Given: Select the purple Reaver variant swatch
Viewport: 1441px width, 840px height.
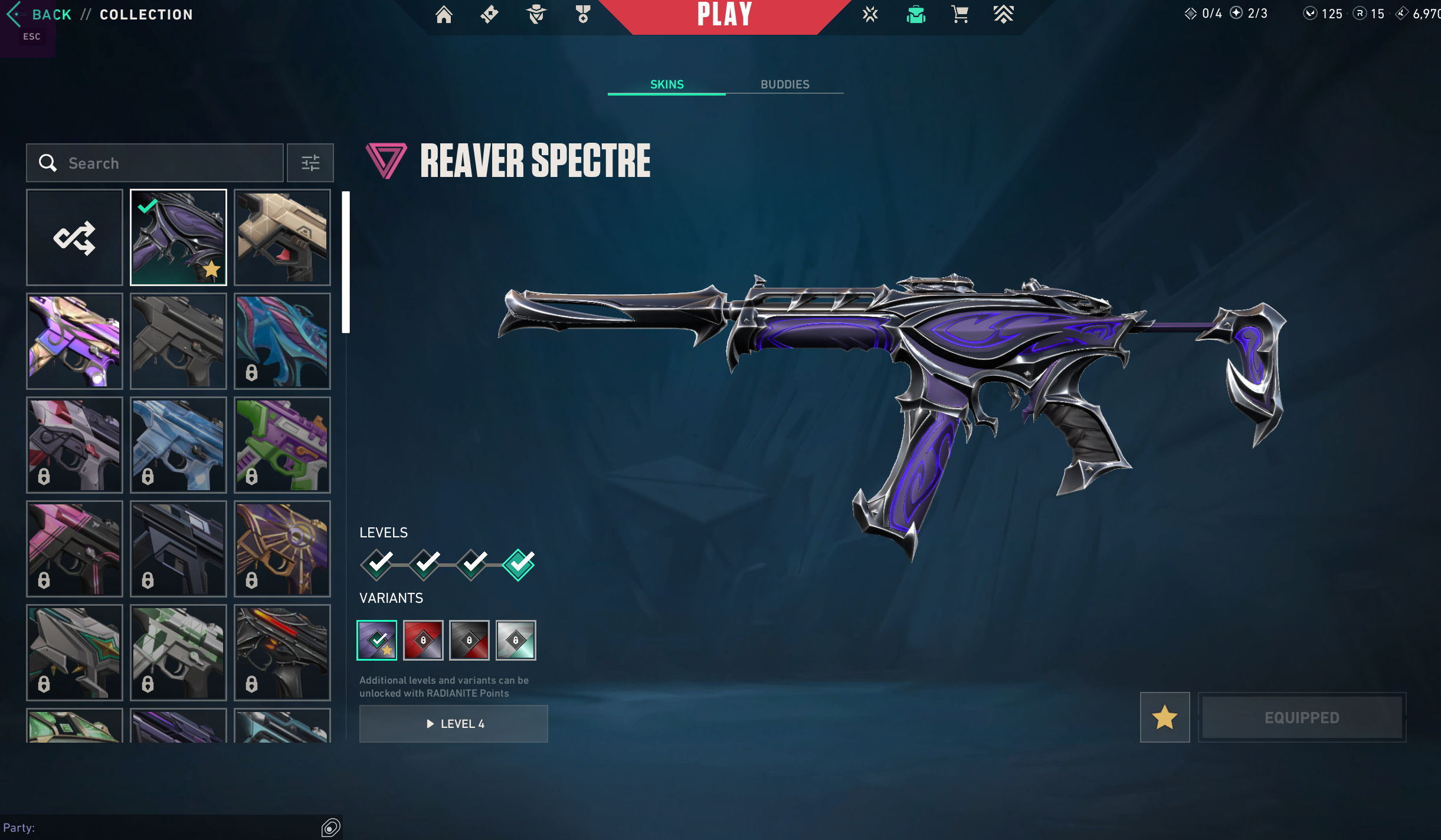Looking at the screenshot, I should 377,640.
